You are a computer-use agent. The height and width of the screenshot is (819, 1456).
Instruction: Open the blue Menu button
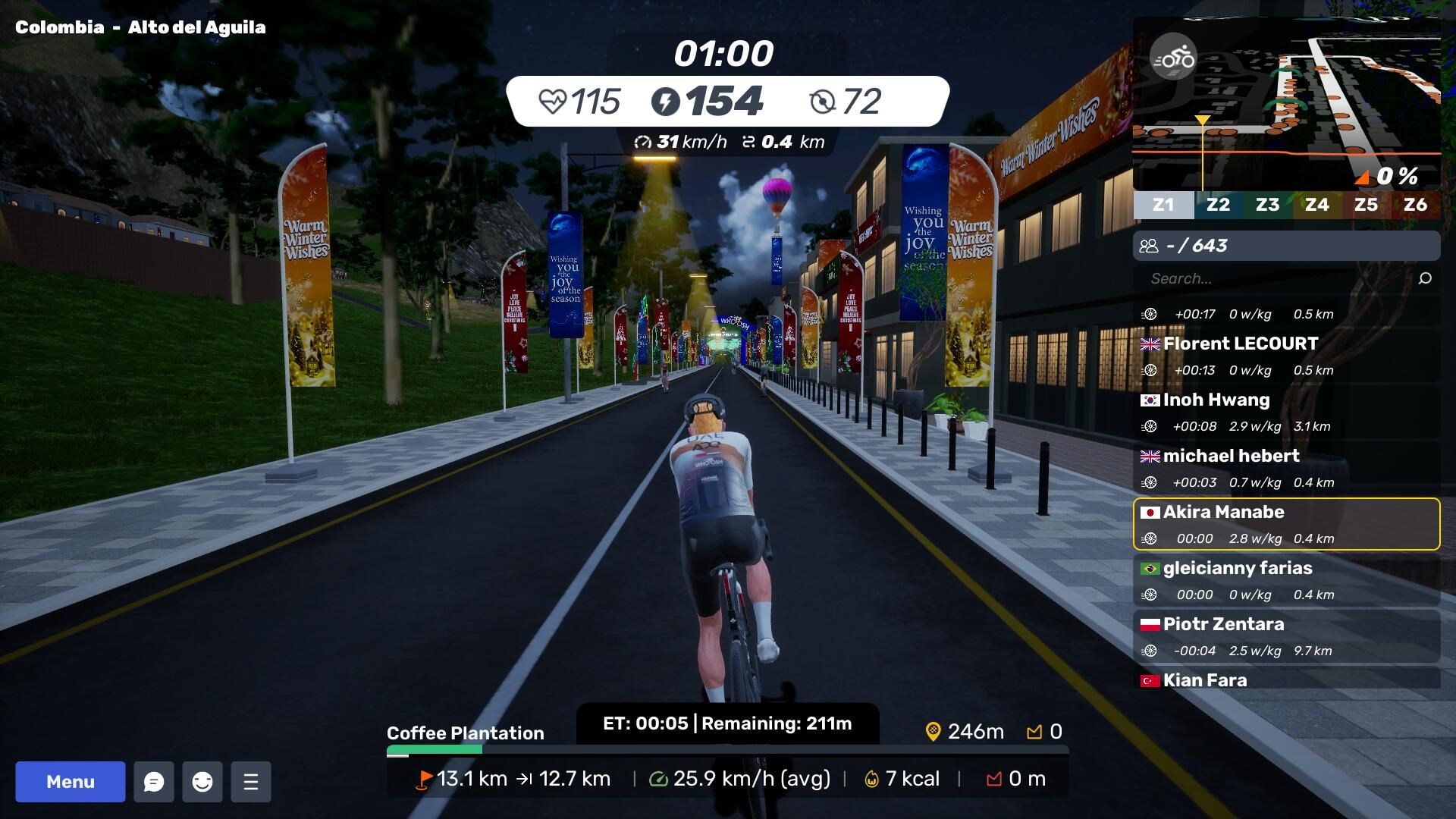(71, 782)
